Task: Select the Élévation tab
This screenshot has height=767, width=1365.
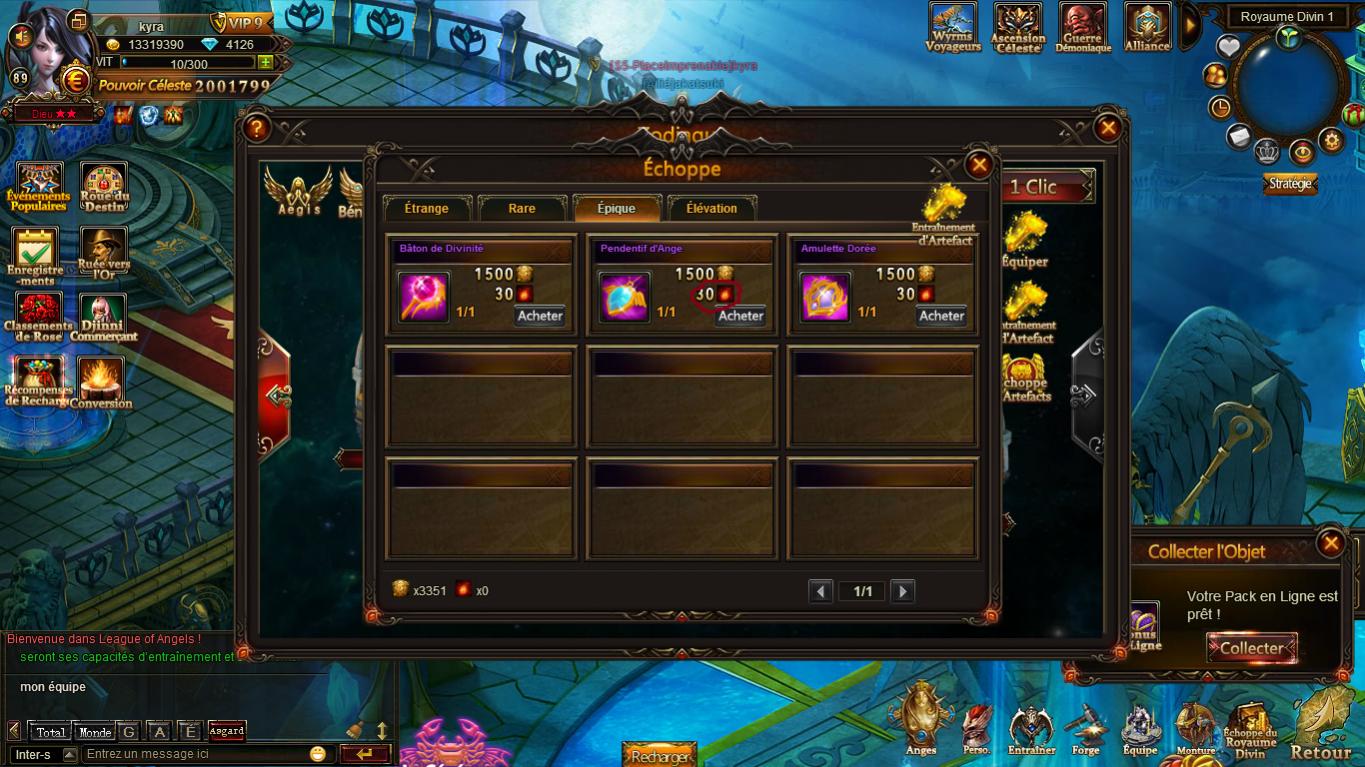Action: click(x=711, y=208)
